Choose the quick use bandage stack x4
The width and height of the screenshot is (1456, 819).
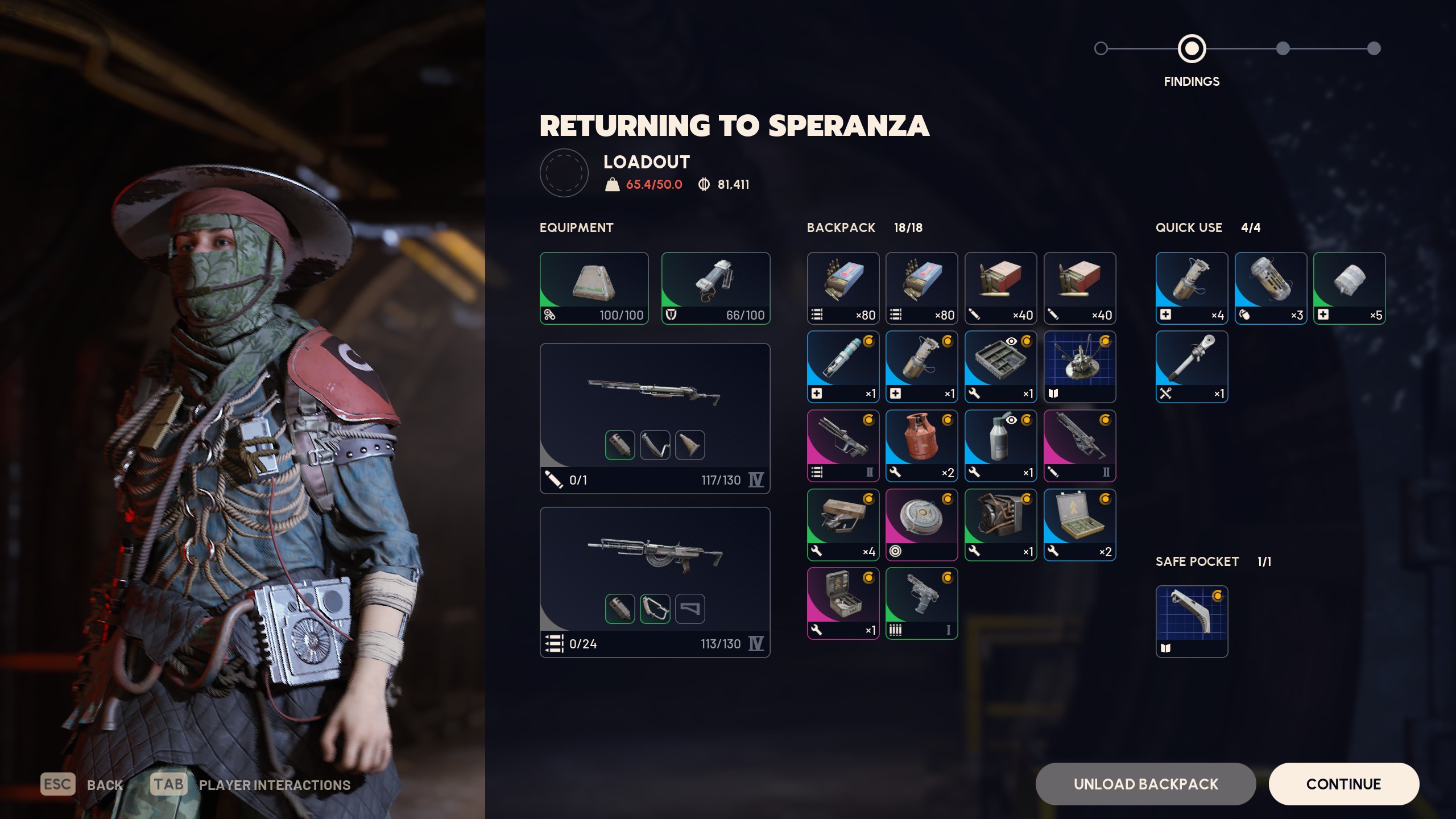1192,288
